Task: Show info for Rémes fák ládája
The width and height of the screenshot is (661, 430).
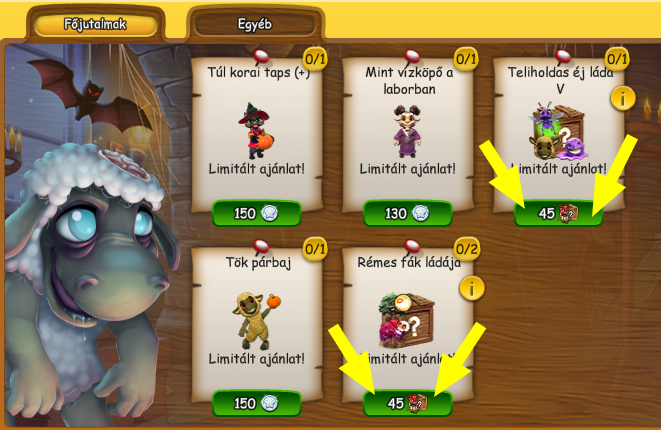Action: 472,289
